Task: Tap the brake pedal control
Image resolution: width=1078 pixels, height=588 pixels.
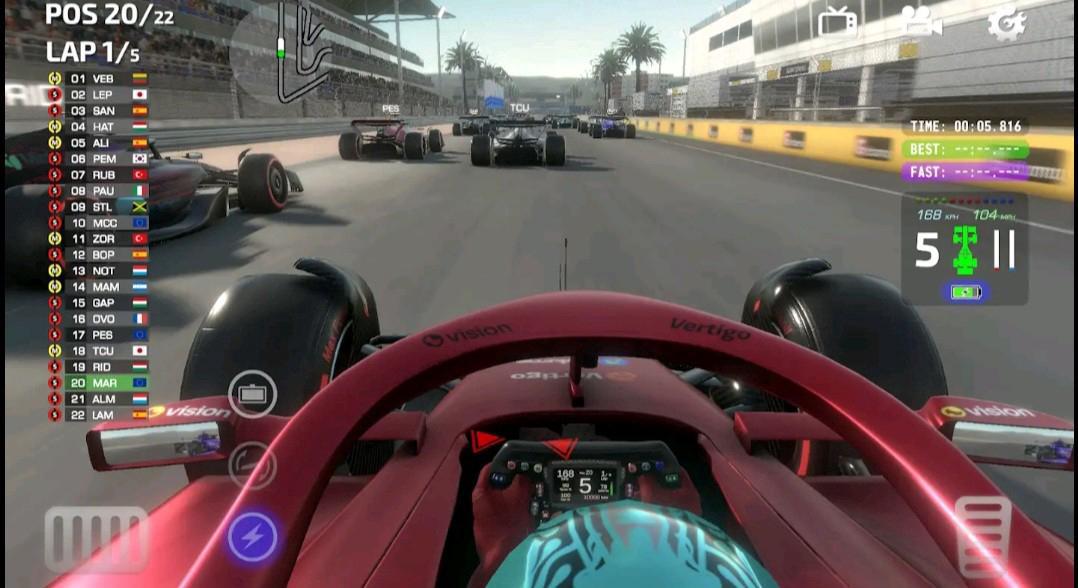Action: pyautogui.click(x=96, y=539)
